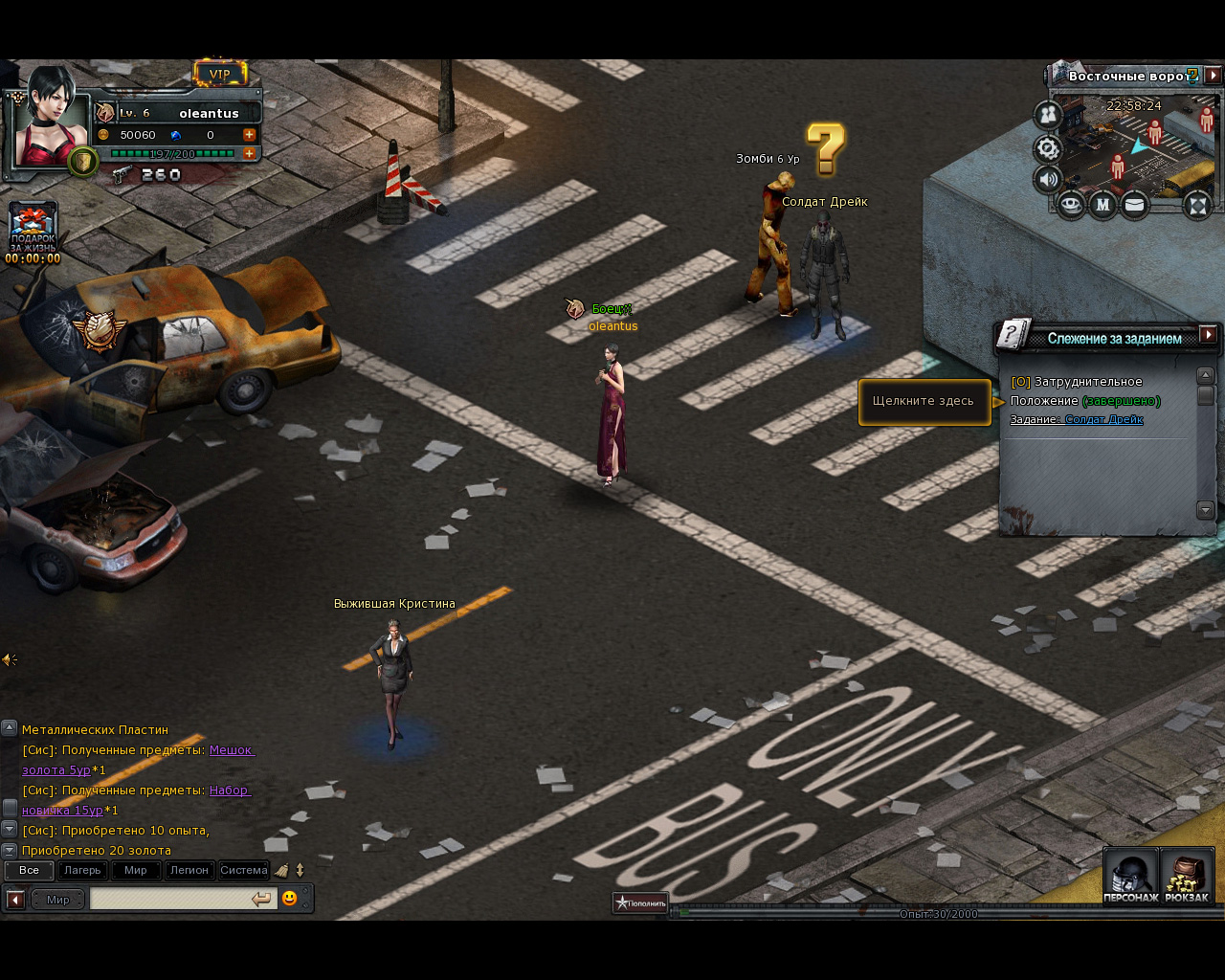Screen dimensions: 1225x980
Task: Click the eye visibility icon under minimap
Action: 1071,204
